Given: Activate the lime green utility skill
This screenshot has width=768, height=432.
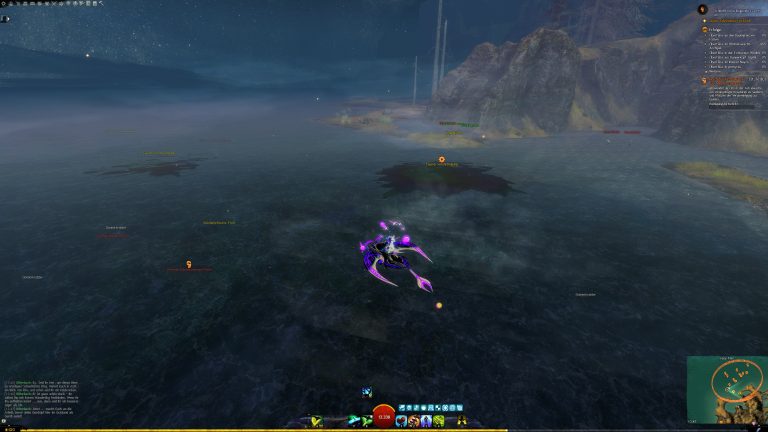Looking at the screenshot, I should click(440, 421).
